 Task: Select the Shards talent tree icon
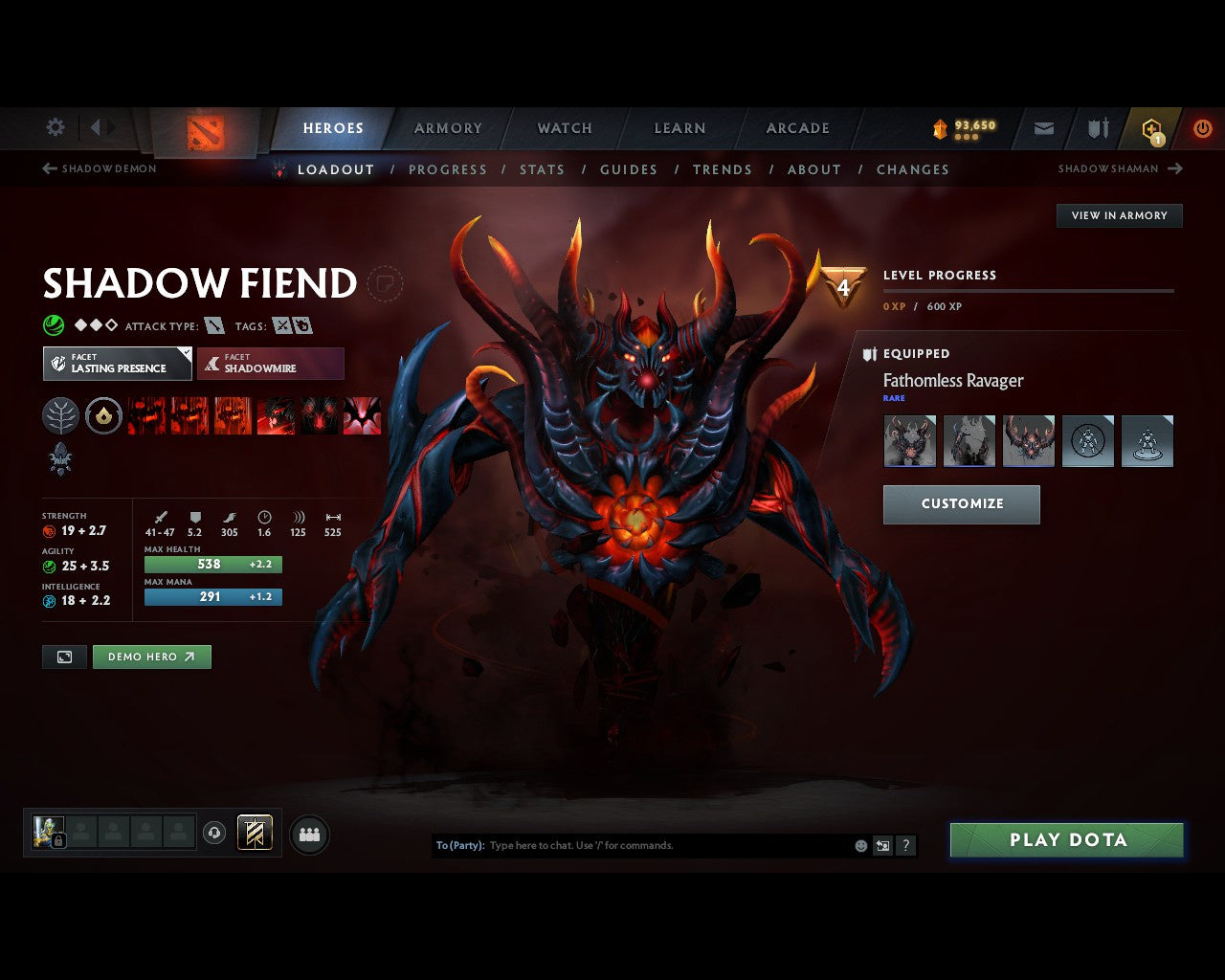(60, 416)
